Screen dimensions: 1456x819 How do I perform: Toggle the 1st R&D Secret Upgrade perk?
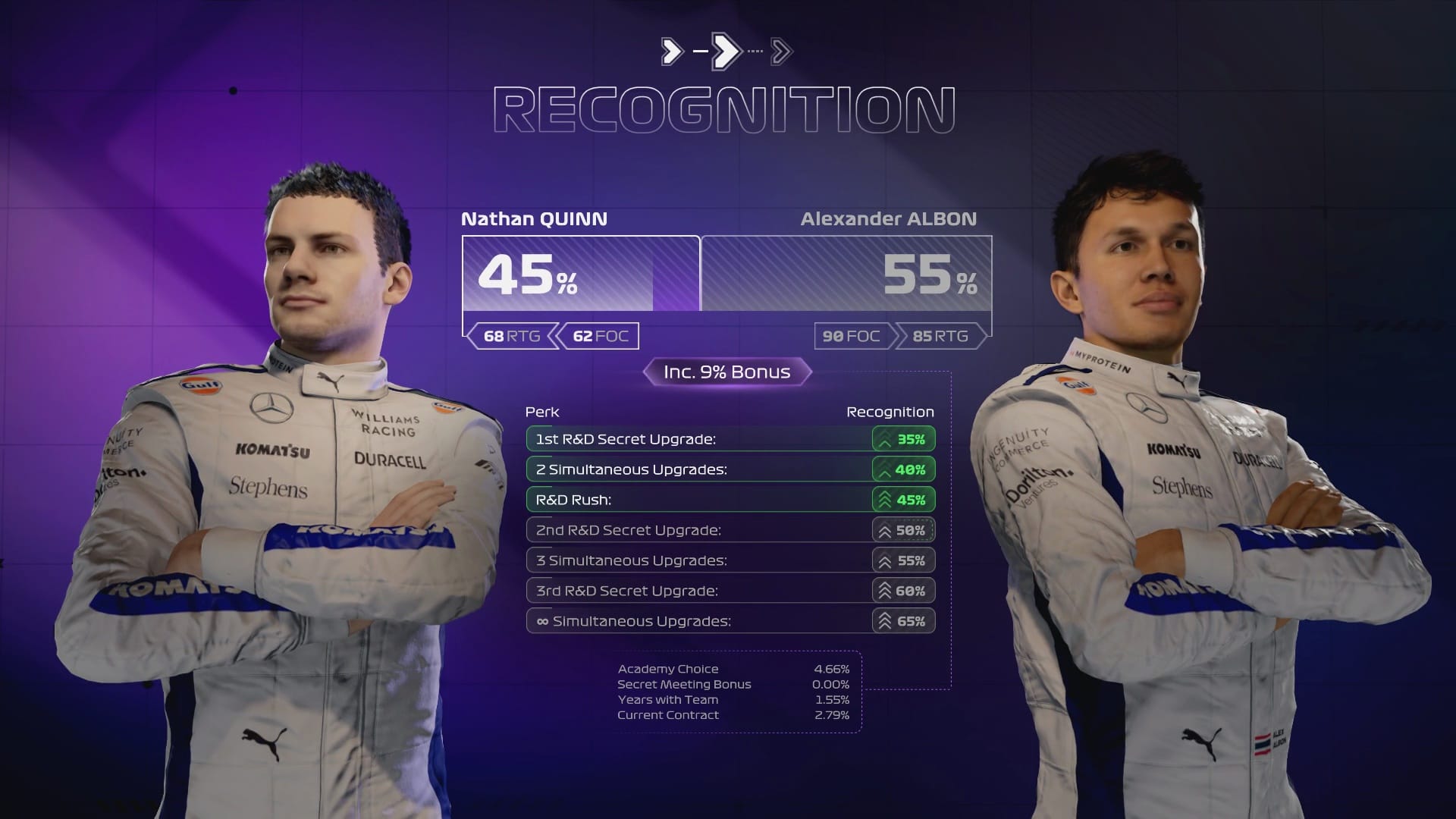[x=682, y=439]
